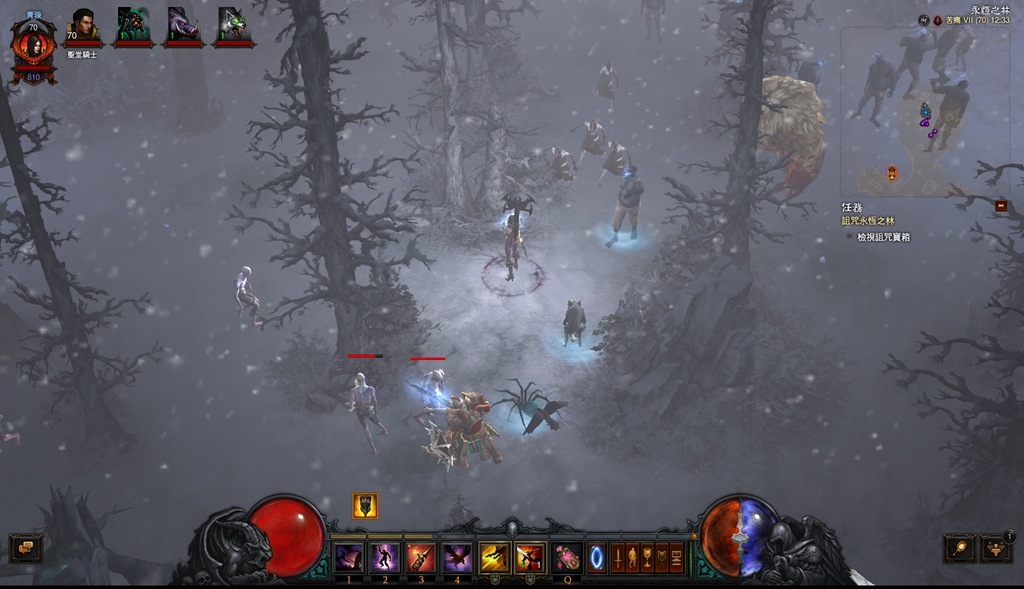The height and width of the screenshot is (589, 1024).
Task: Activate skill slot 1 on the hotbar
Action: pyautogui.click(x=349, y=557)
